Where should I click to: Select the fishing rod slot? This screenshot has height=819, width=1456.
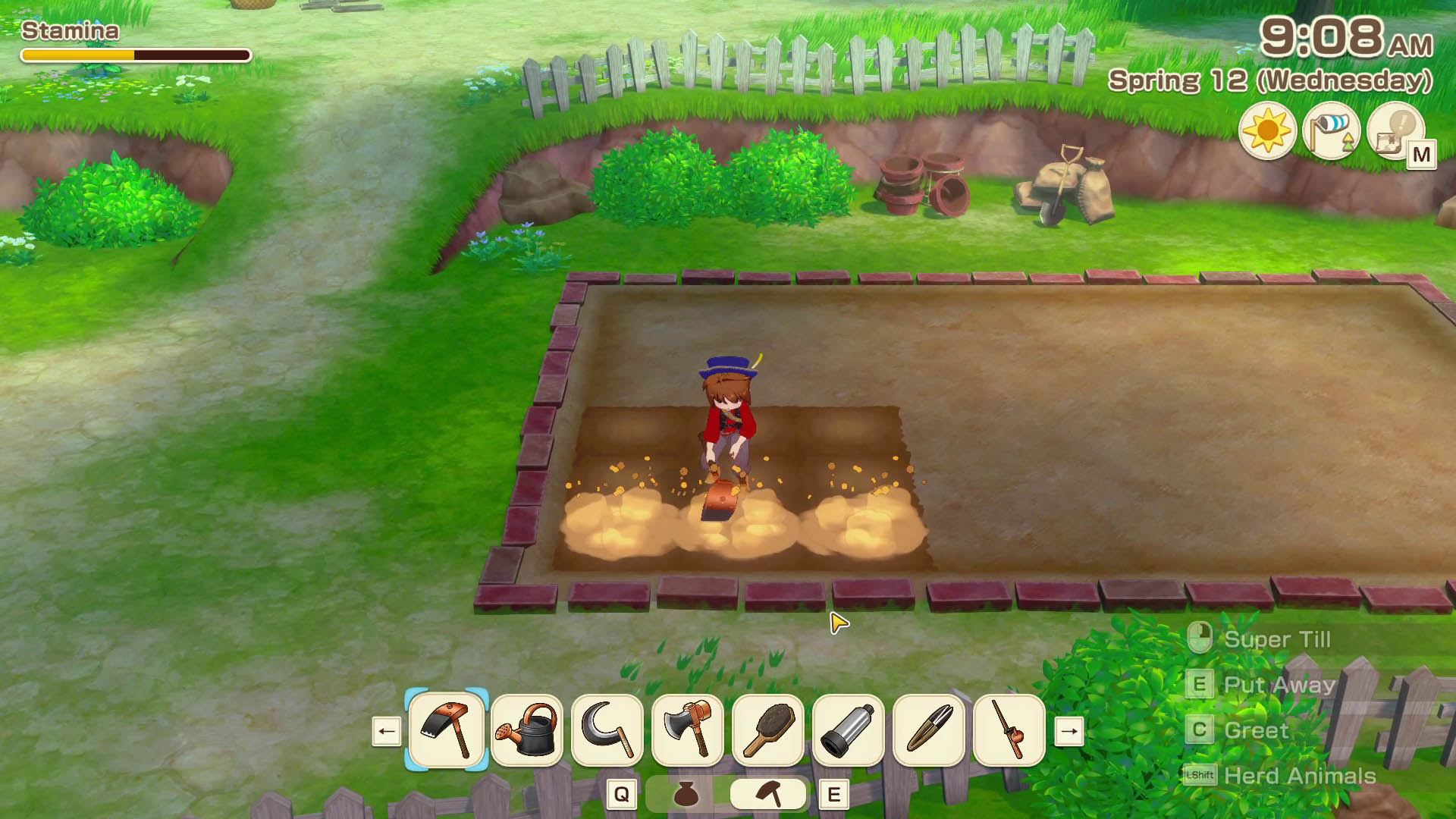[1009, 730]
